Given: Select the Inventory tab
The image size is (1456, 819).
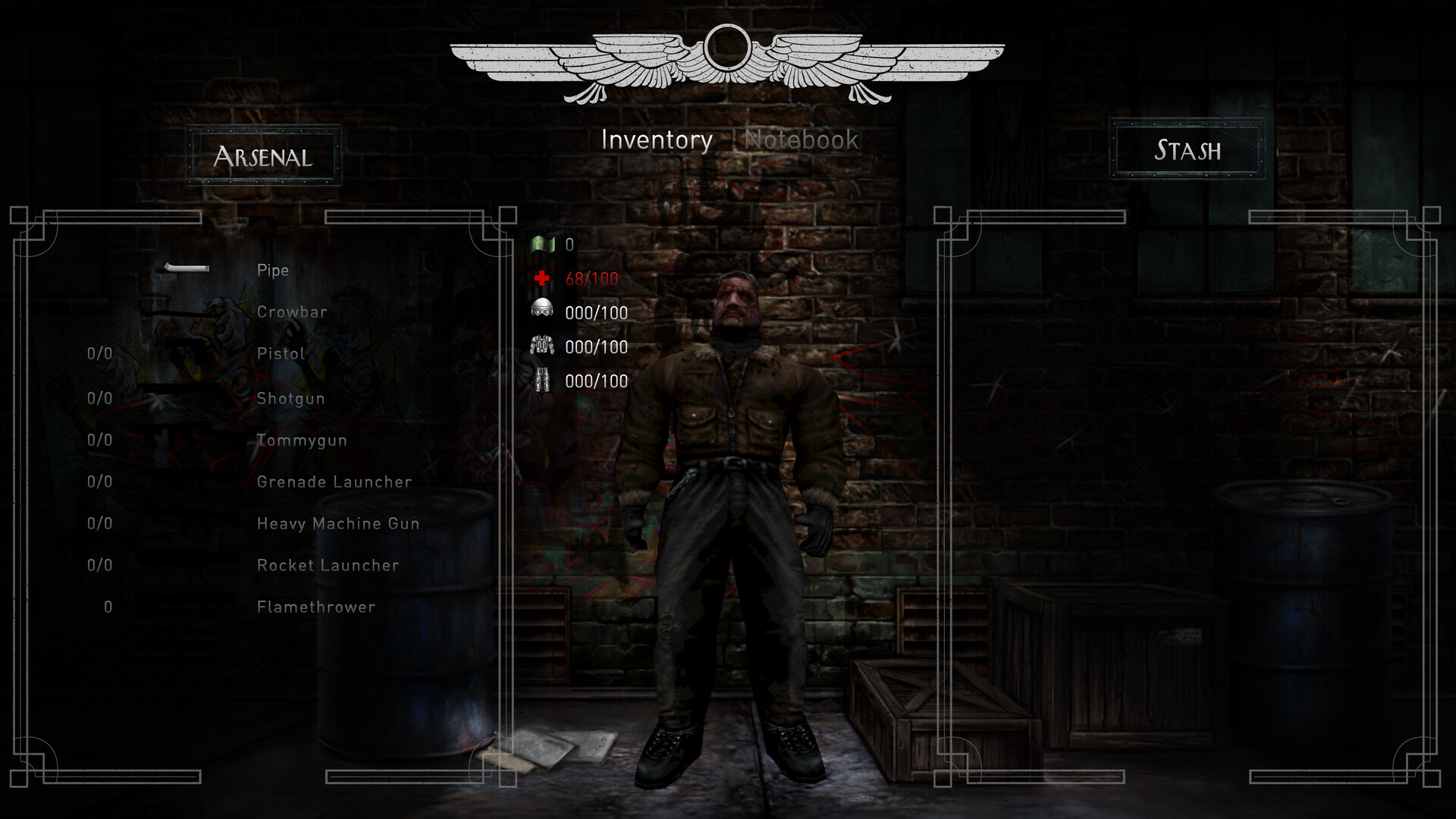Looking at the screenshot, I should point(657,140).
